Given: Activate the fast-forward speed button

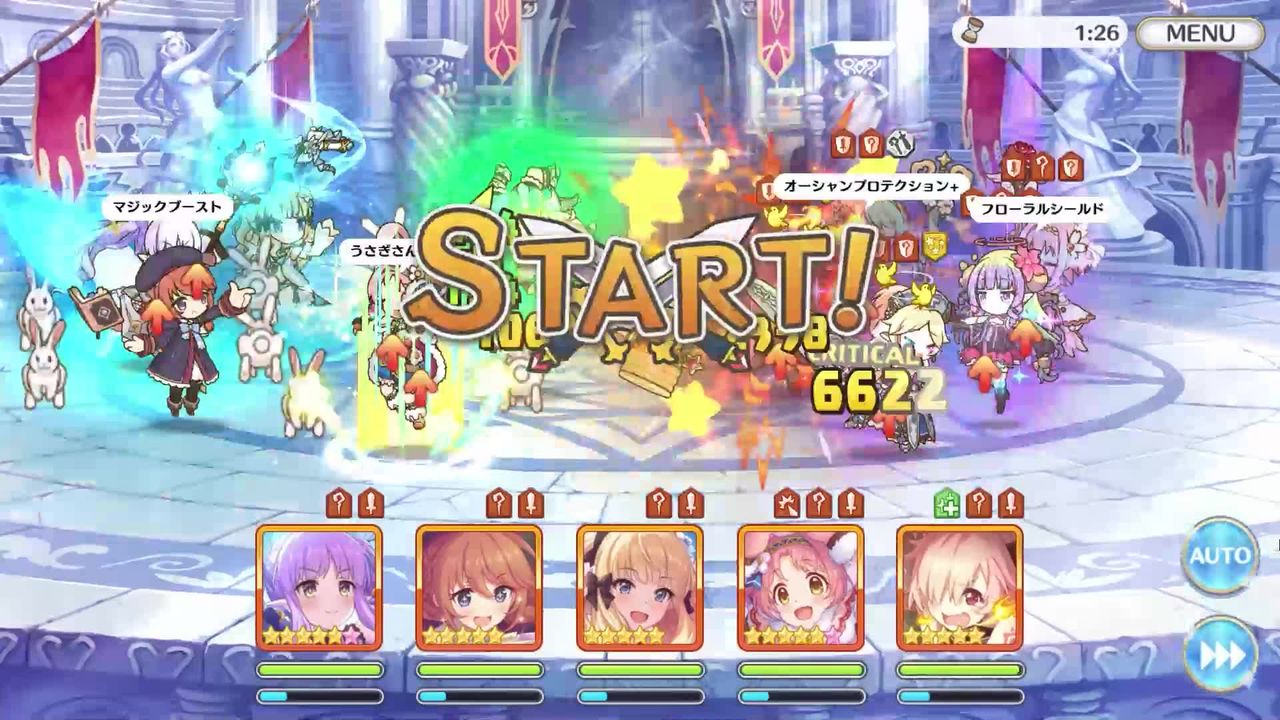Looking at the screenshot, I should coord(1219,655).
